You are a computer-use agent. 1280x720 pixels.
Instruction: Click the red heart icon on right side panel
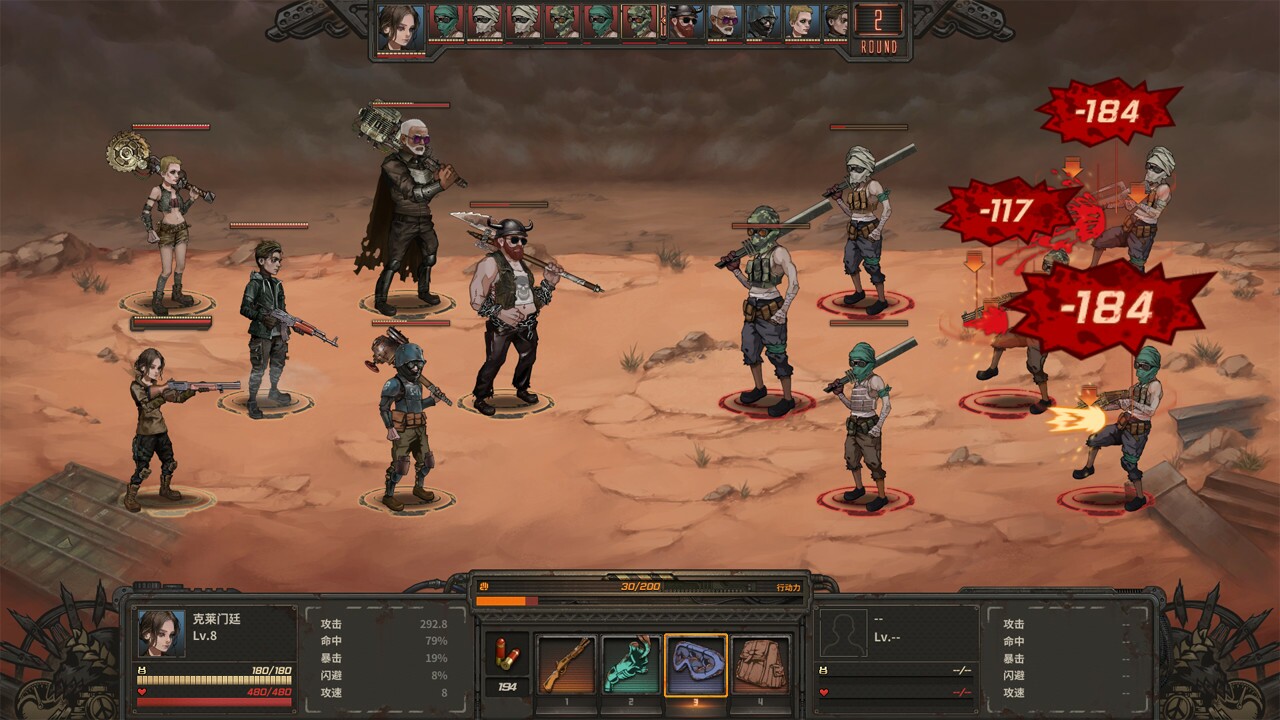pyautogui.click(x=823, y=692)
